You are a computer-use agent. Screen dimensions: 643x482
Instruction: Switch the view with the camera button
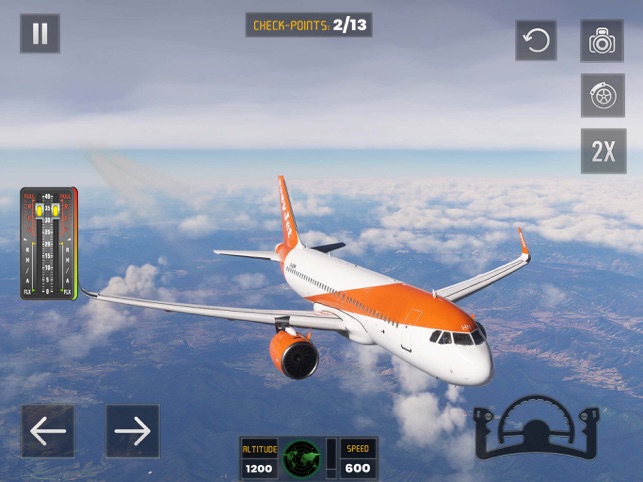point(602,41)
